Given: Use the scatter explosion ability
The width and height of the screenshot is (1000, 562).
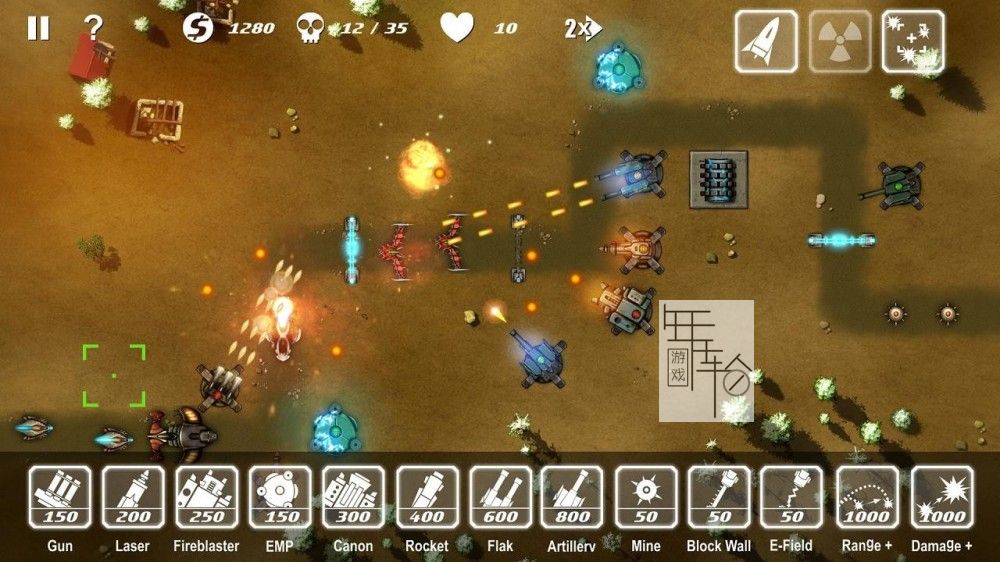Looking at the screenshot, I should tap(913, 41).
